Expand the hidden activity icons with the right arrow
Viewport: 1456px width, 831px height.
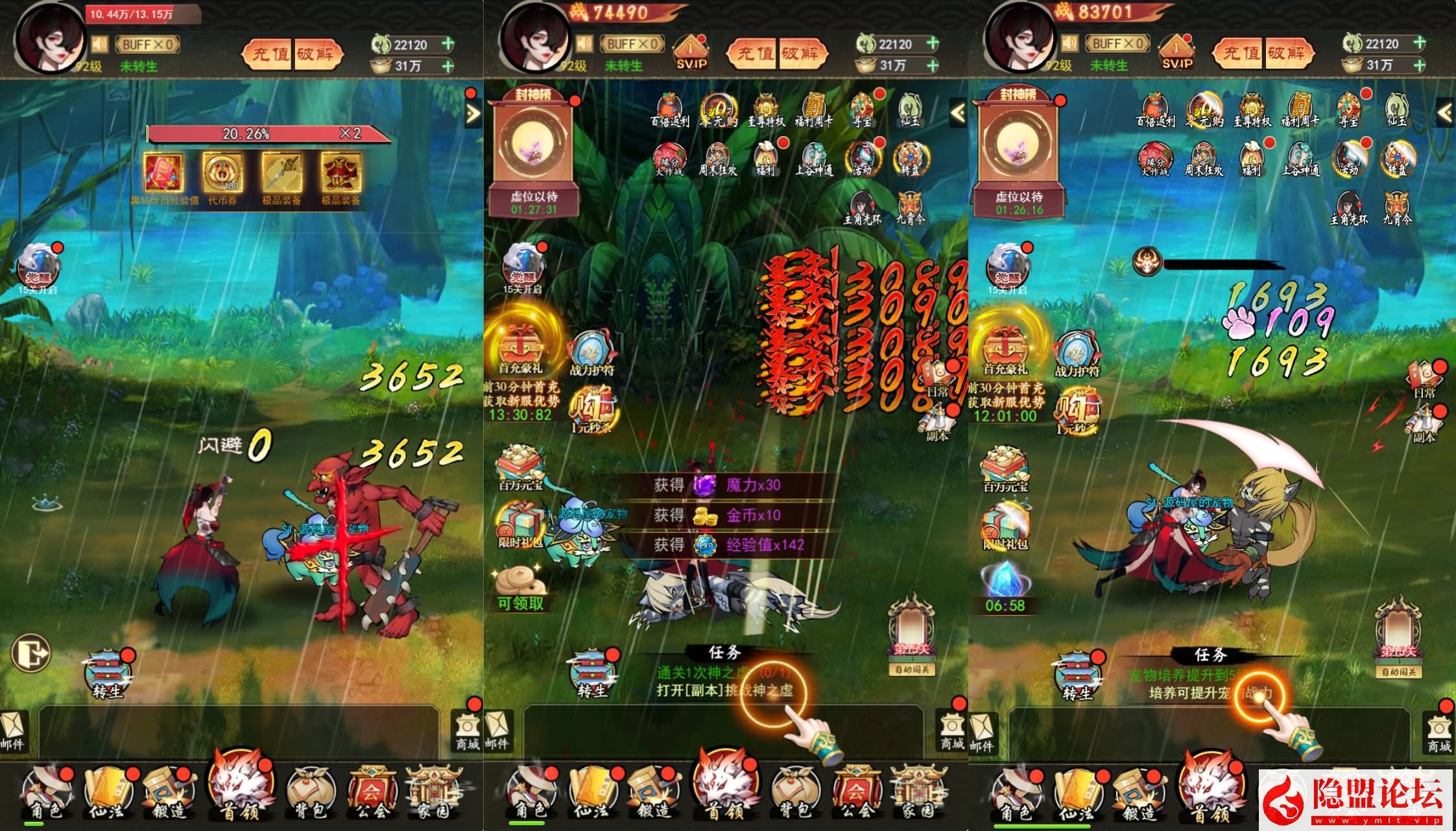coord(473,114)
